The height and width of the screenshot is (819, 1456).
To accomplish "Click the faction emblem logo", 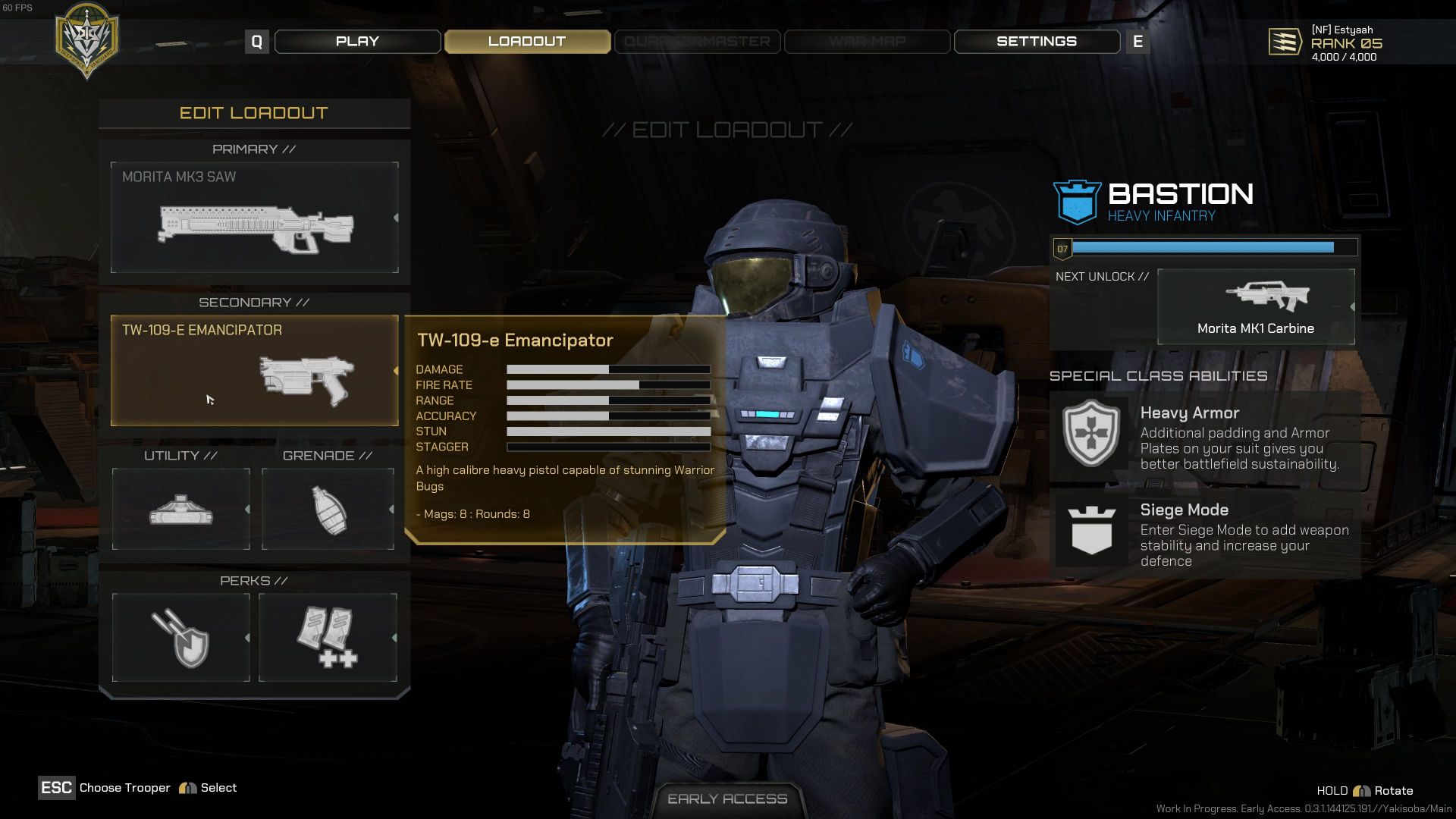I will pyautogui.click(x=87, y=40).
